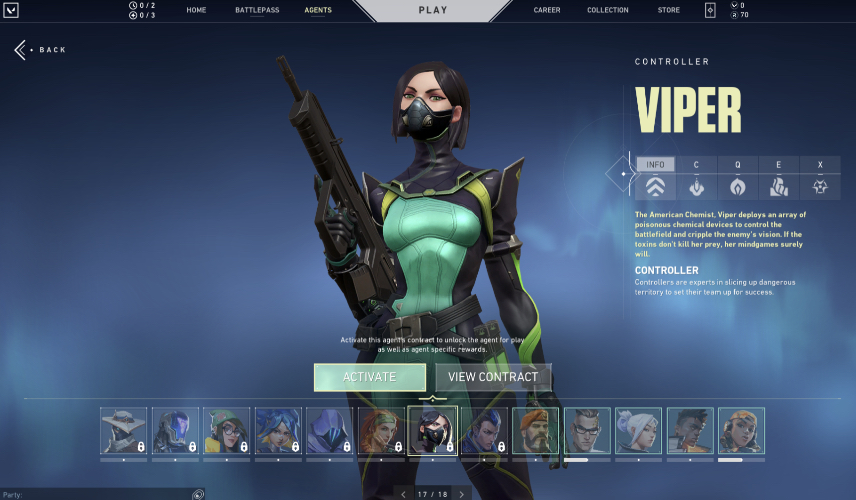Go to the Collection page
The height and width of the screenshot is (500, 856).
point(608,10)
